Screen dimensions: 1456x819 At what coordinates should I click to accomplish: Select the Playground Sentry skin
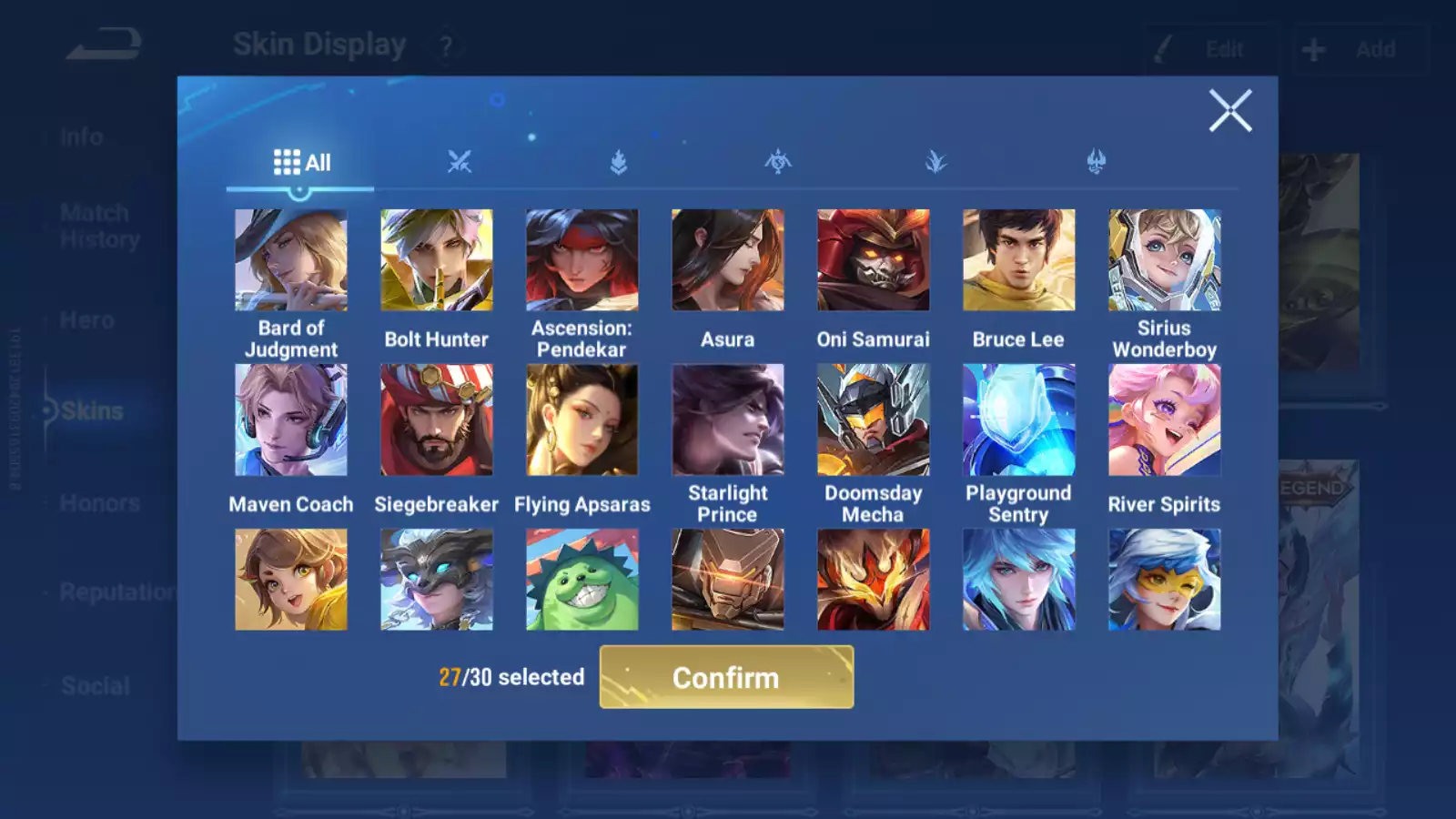1019,420
